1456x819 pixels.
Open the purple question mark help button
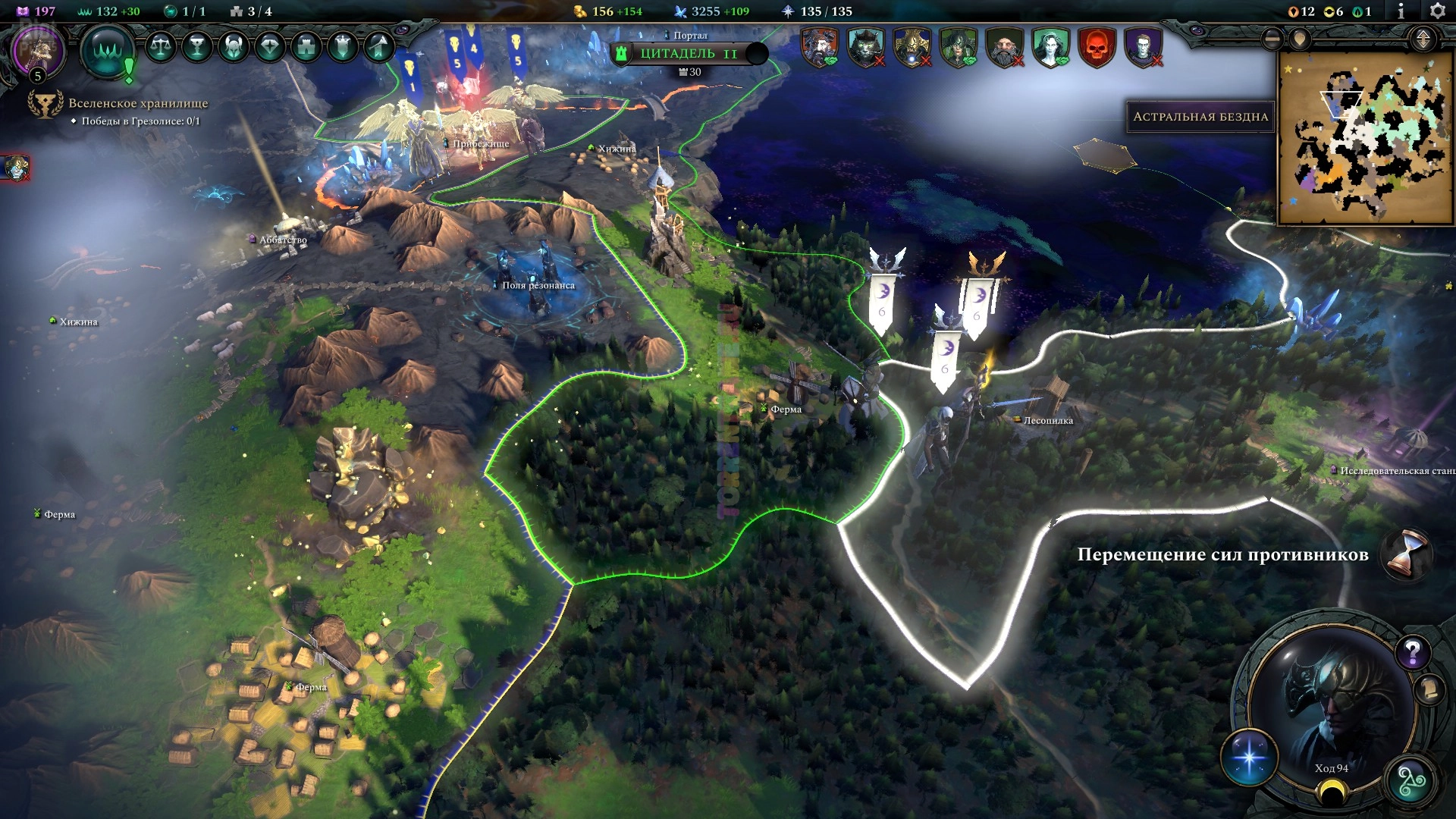(x=1412, y=651)
